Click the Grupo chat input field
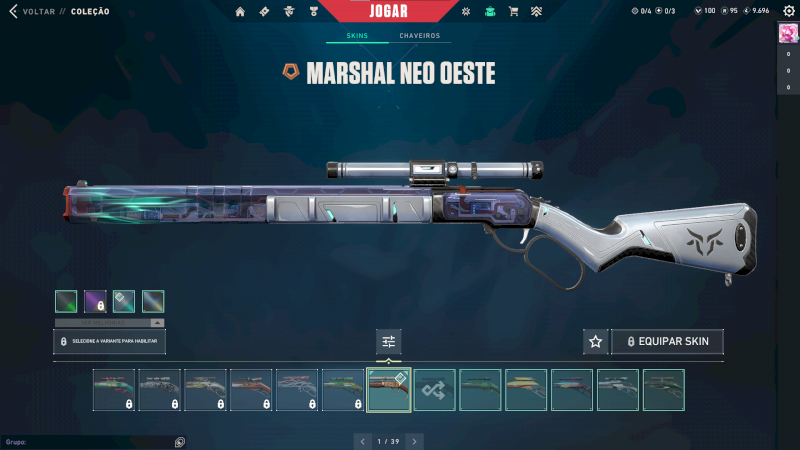This screenshot has width=800, height=450. pos(90,441)
